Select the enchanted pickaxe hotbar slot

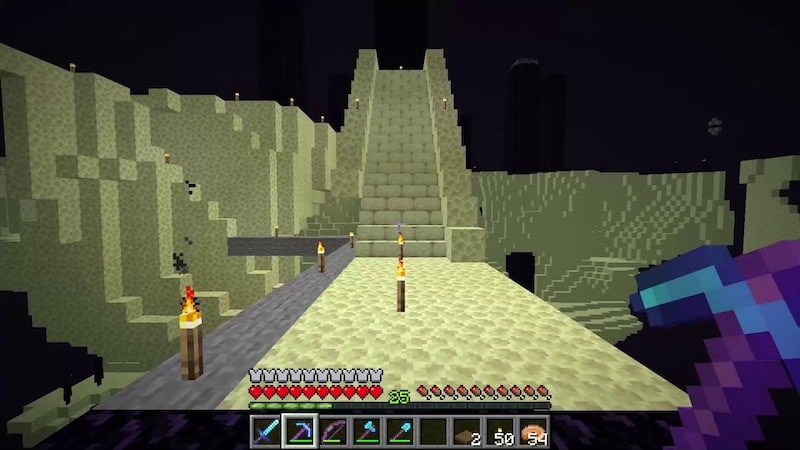(x=298, y=432)
